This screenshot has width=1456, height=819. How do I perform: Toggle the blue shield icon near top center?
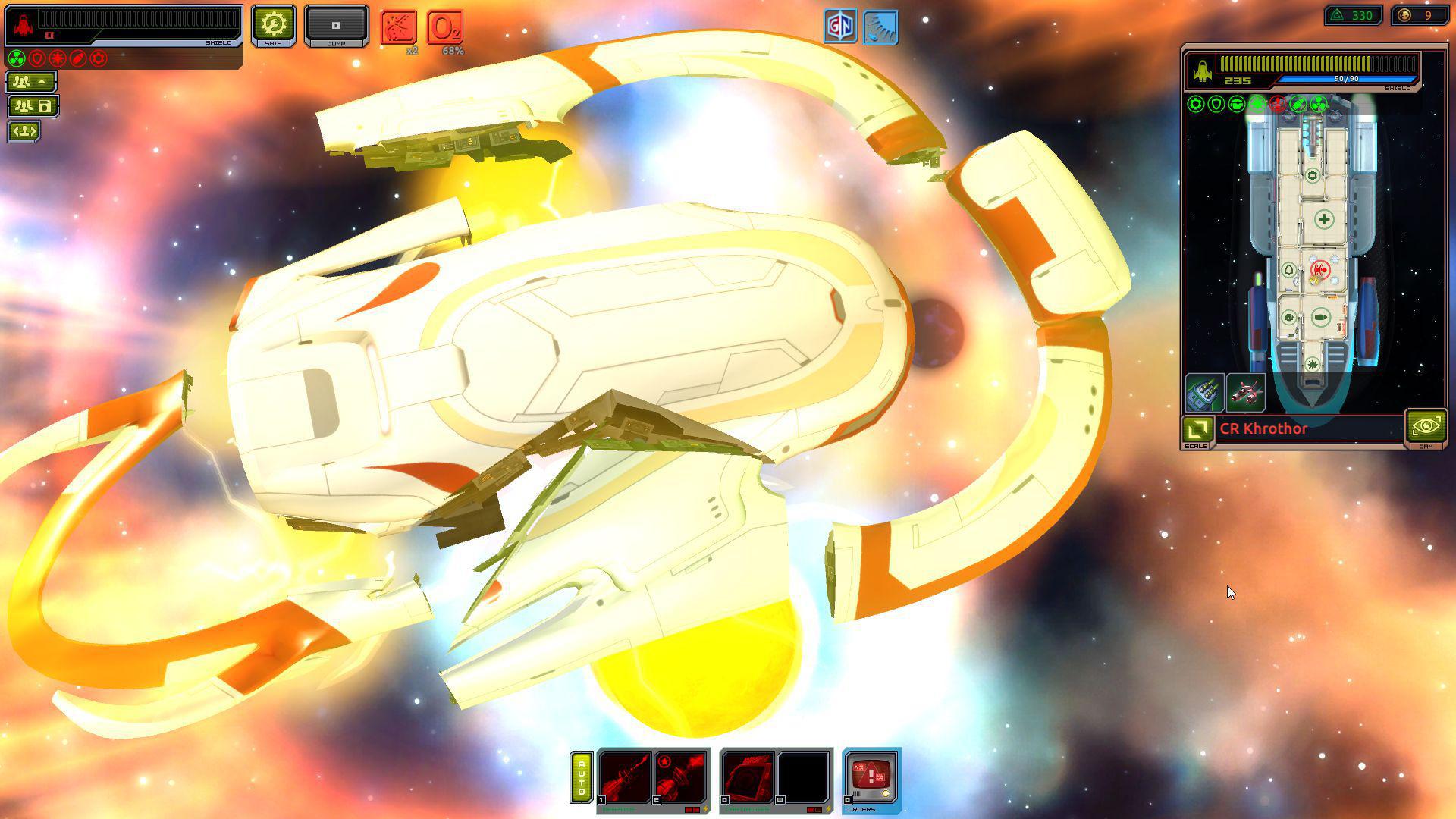[880, 27]
